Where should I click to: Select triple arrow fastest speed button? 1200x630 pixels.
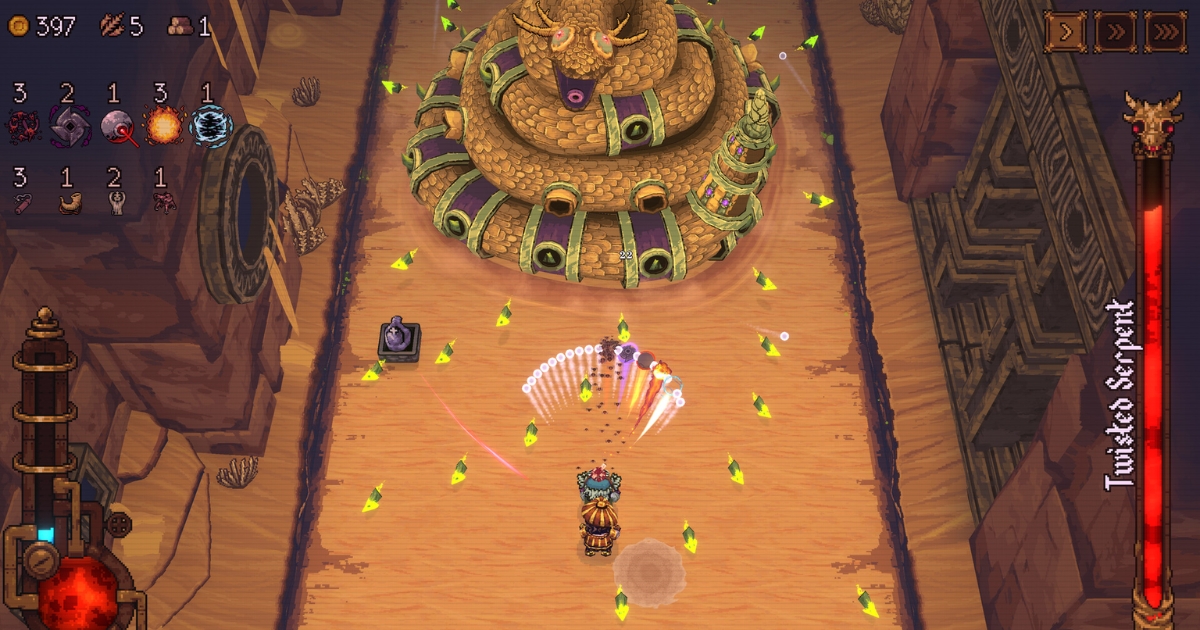pos(1164,32)
